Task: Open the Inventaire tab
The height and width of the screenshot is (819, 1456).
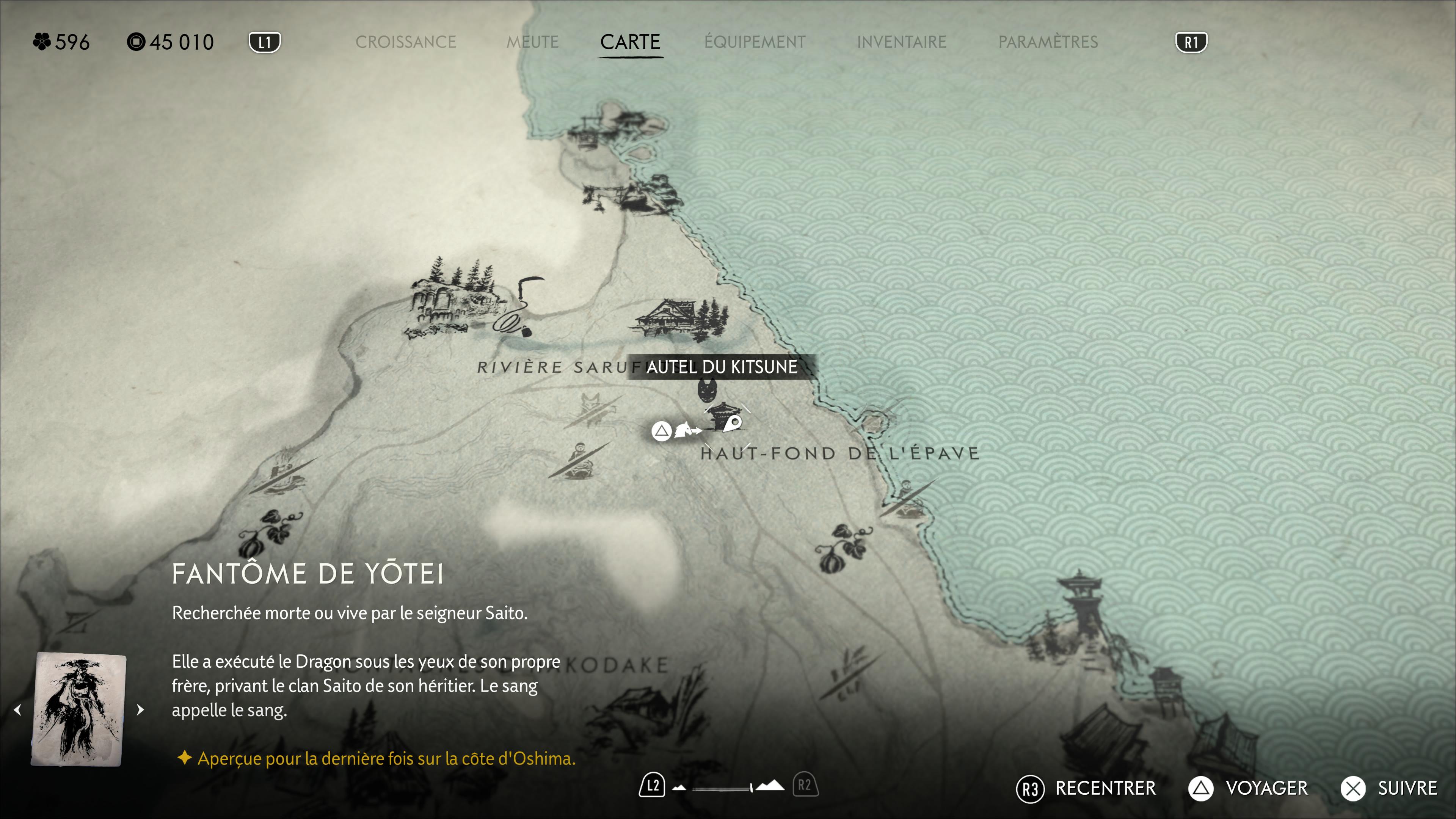Action: point(901,42)
